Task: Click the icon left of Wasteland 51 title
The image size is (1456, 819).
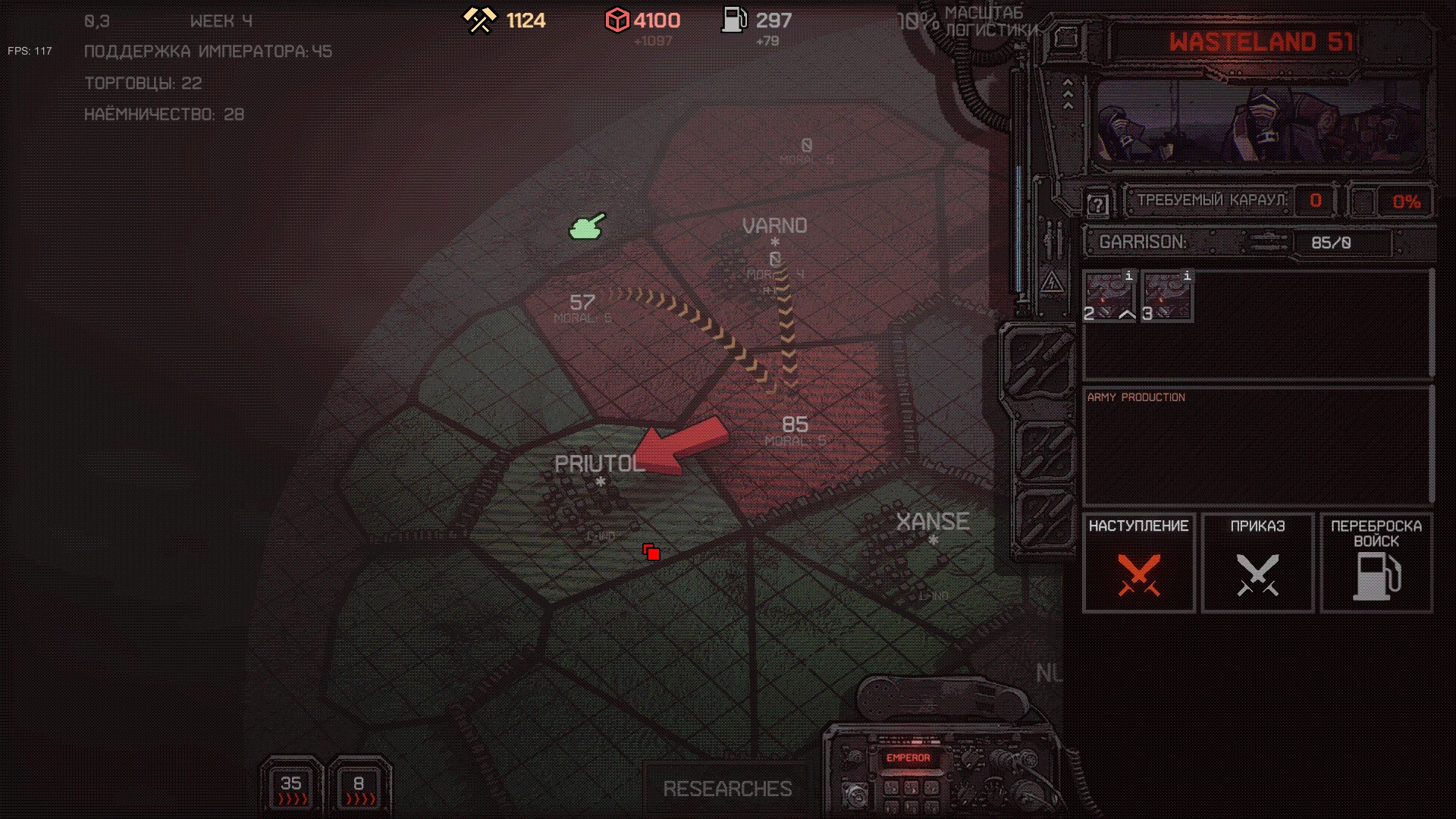Action: click(1065, 38)
